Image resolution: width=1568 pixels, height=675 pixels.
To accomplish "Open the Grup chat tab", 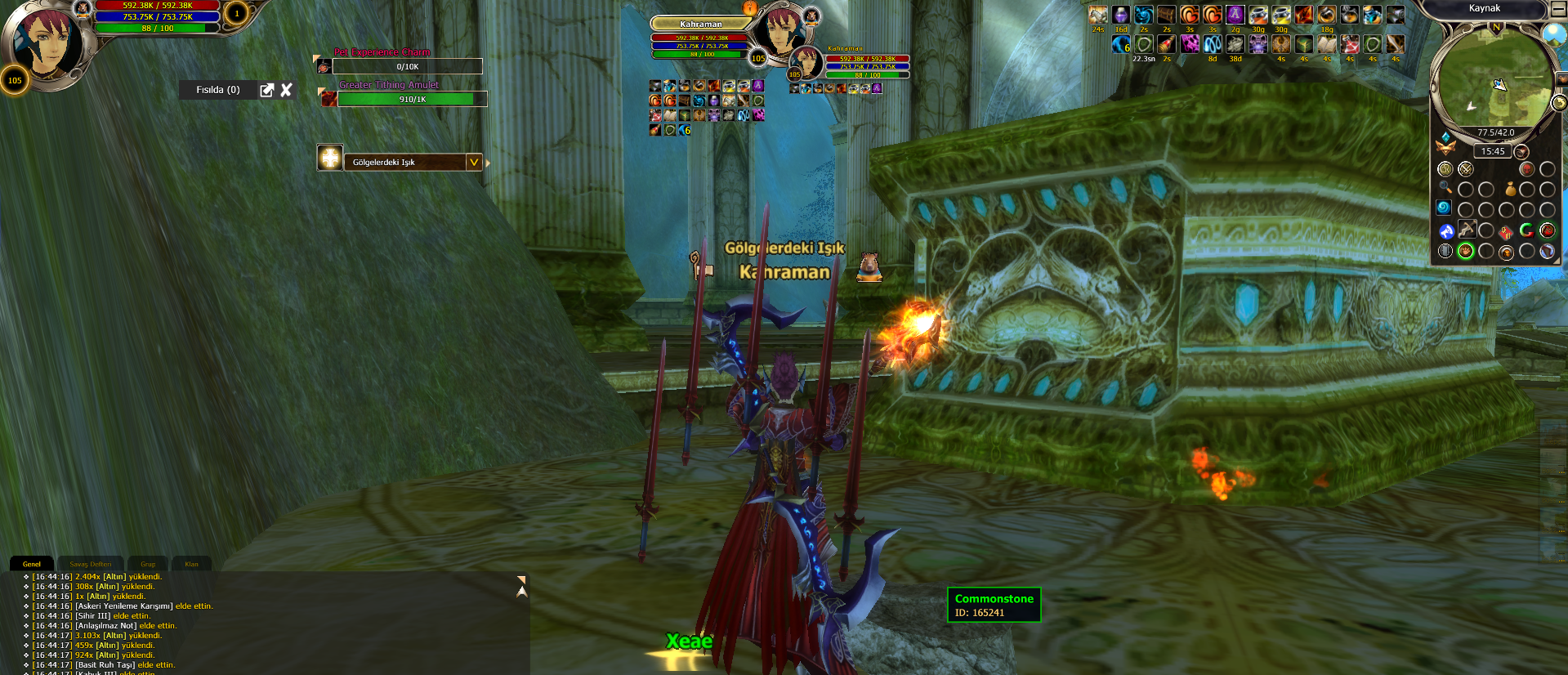I will point(148,564).
